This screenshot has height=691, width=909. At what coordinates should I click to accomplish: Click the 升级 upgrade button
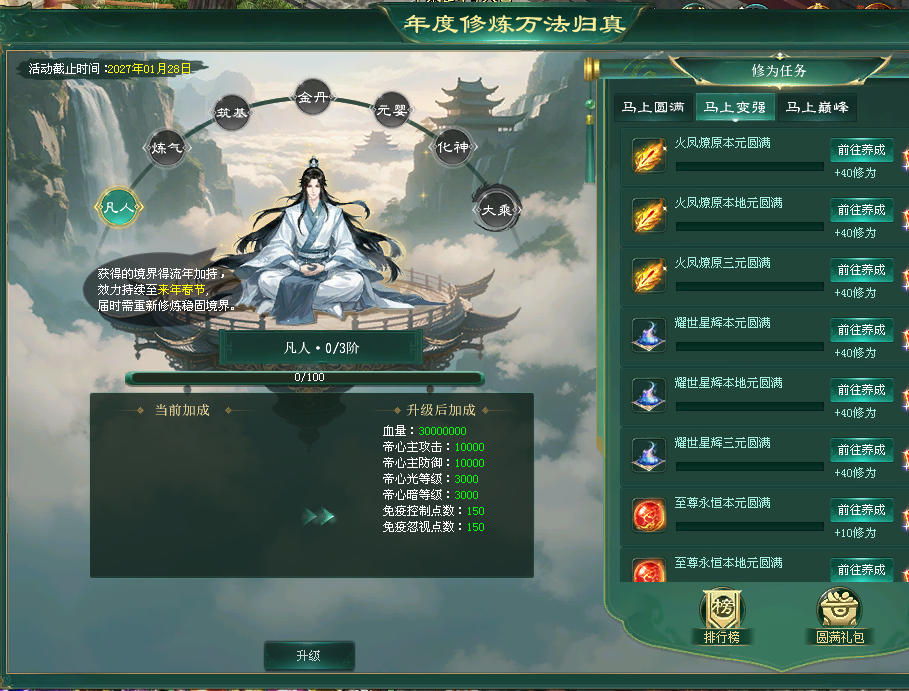[308, 656]
